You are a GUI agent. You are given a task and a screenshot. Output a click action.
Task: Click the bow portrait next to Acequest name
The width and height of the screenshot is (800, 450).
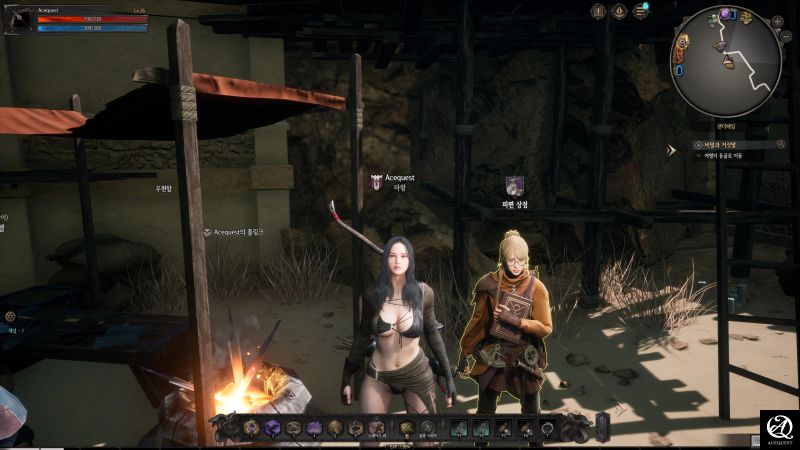[18, 18]
